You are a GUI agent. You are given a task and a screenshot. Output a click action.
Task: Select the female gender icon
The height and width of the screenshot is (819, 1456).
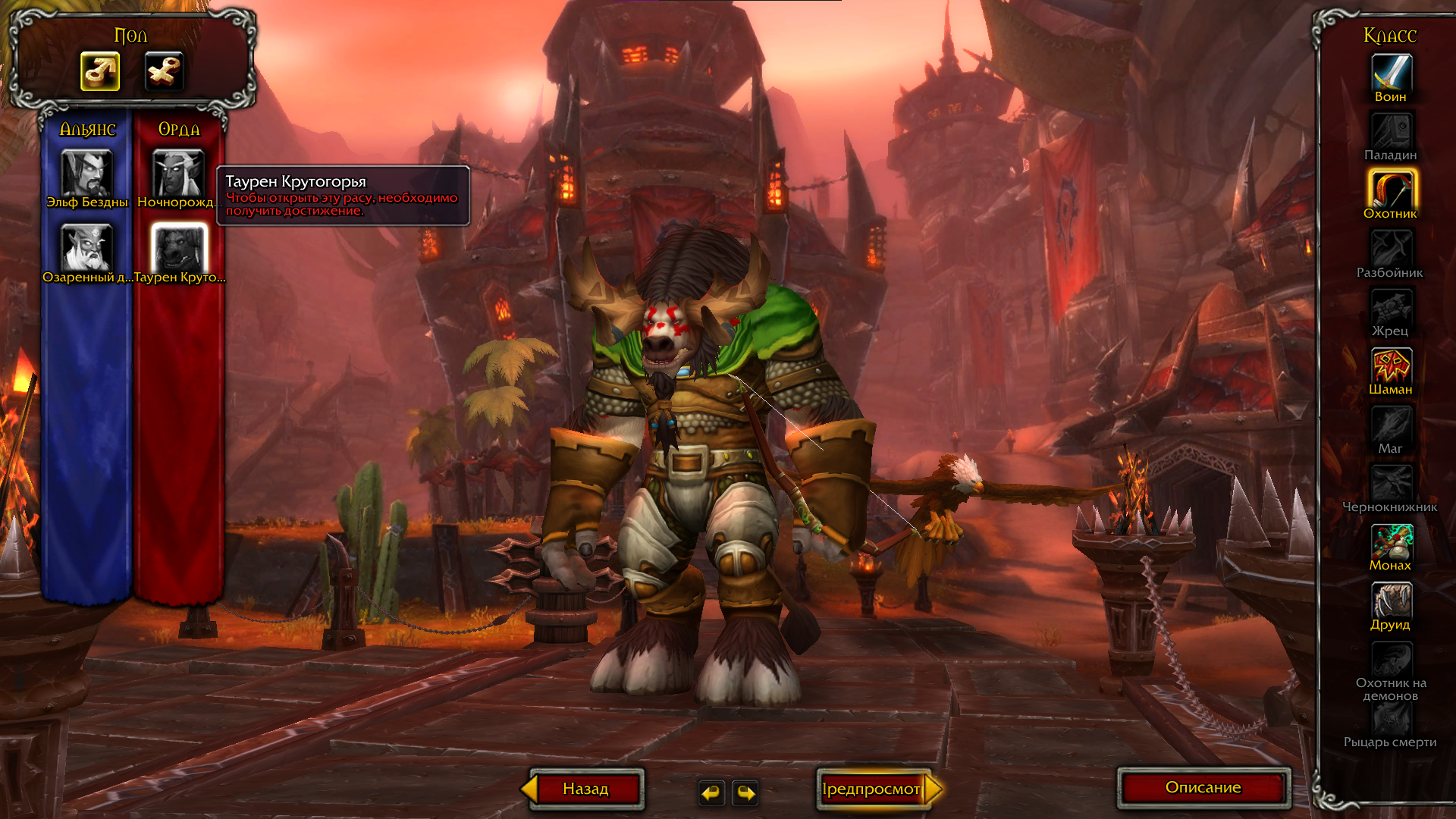pos(164,72)
